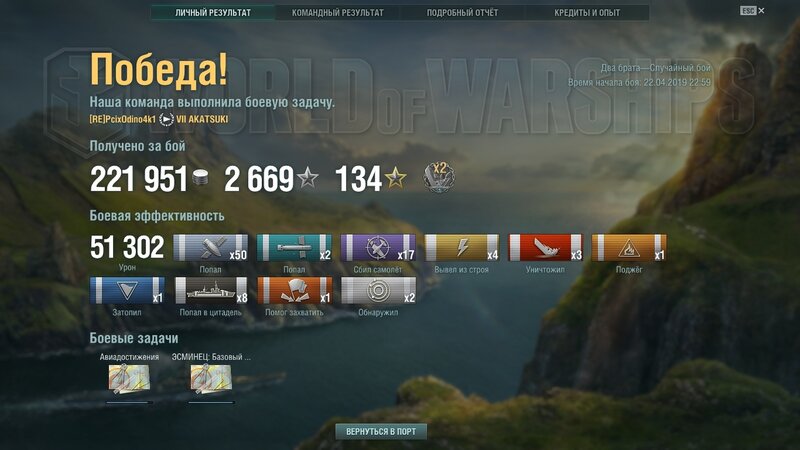Select the Попал x50 shell hits ribbon
800x450 pixels.
tap(211, 247)
